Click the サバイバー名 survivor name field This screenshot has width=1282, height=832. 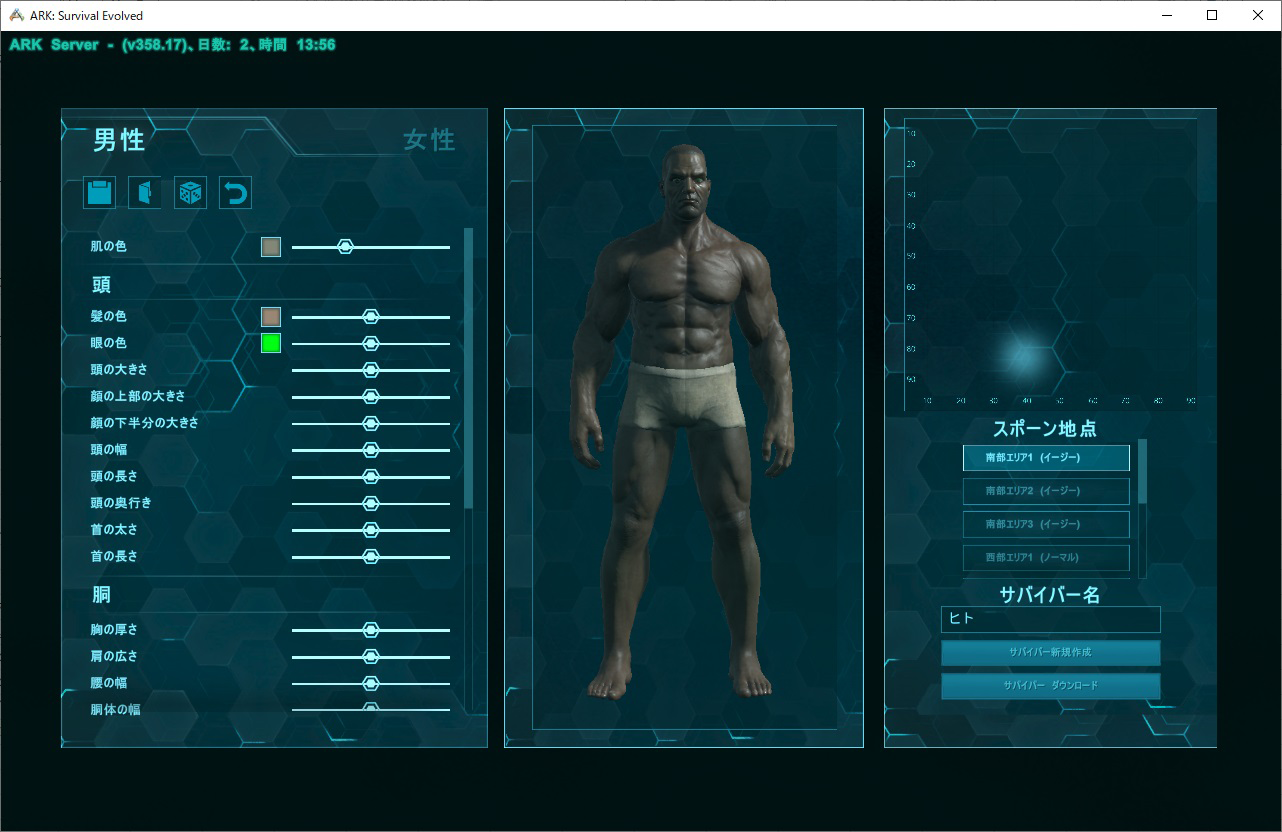[1050, 619]
